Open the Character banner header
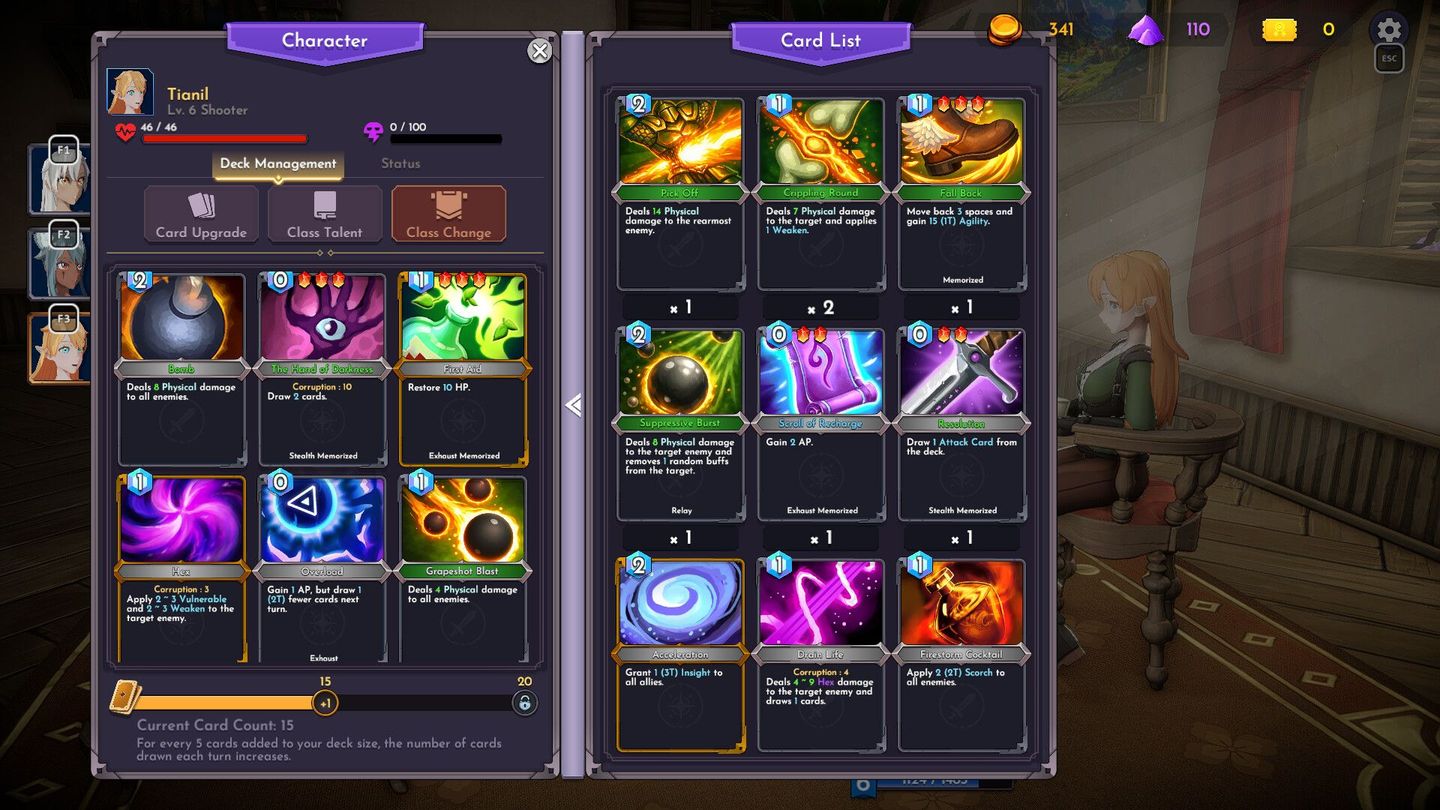 (x=324, y=40)
